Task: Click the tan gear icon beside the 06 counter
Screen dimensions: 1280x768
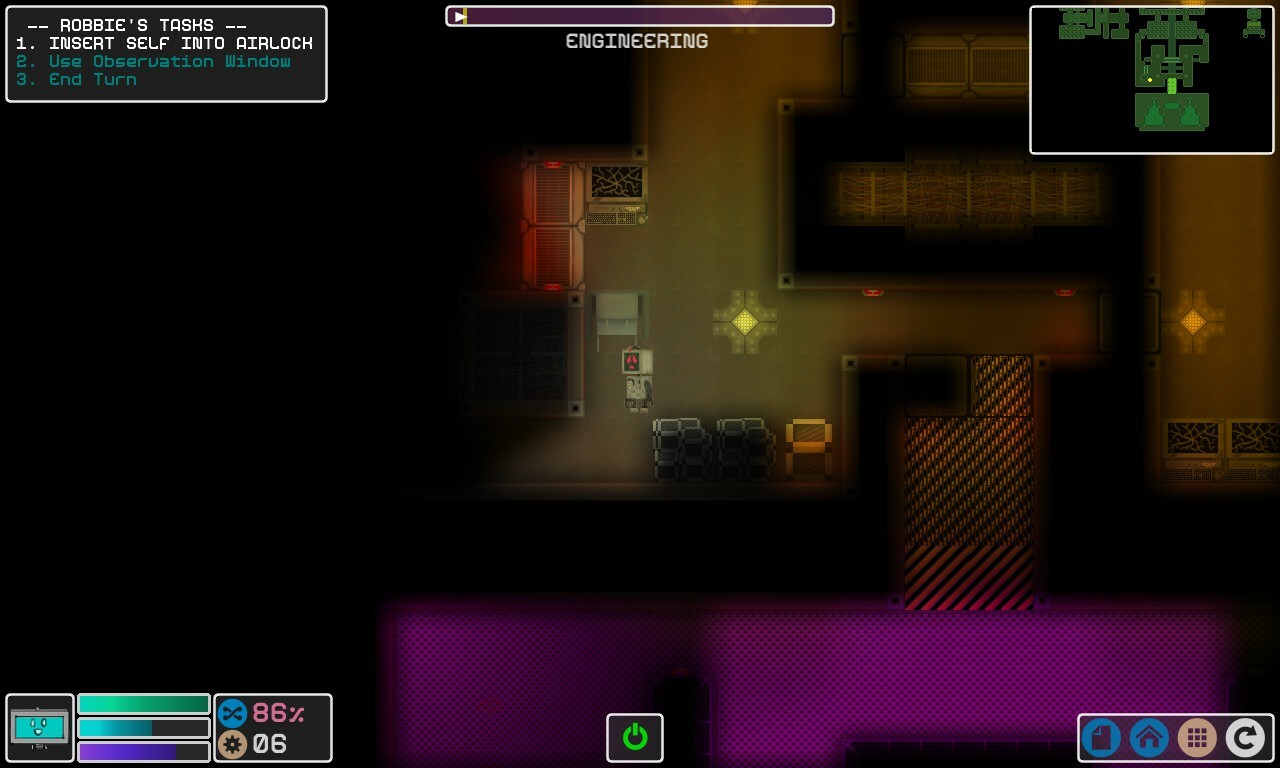Action: [x=231, y=744]
